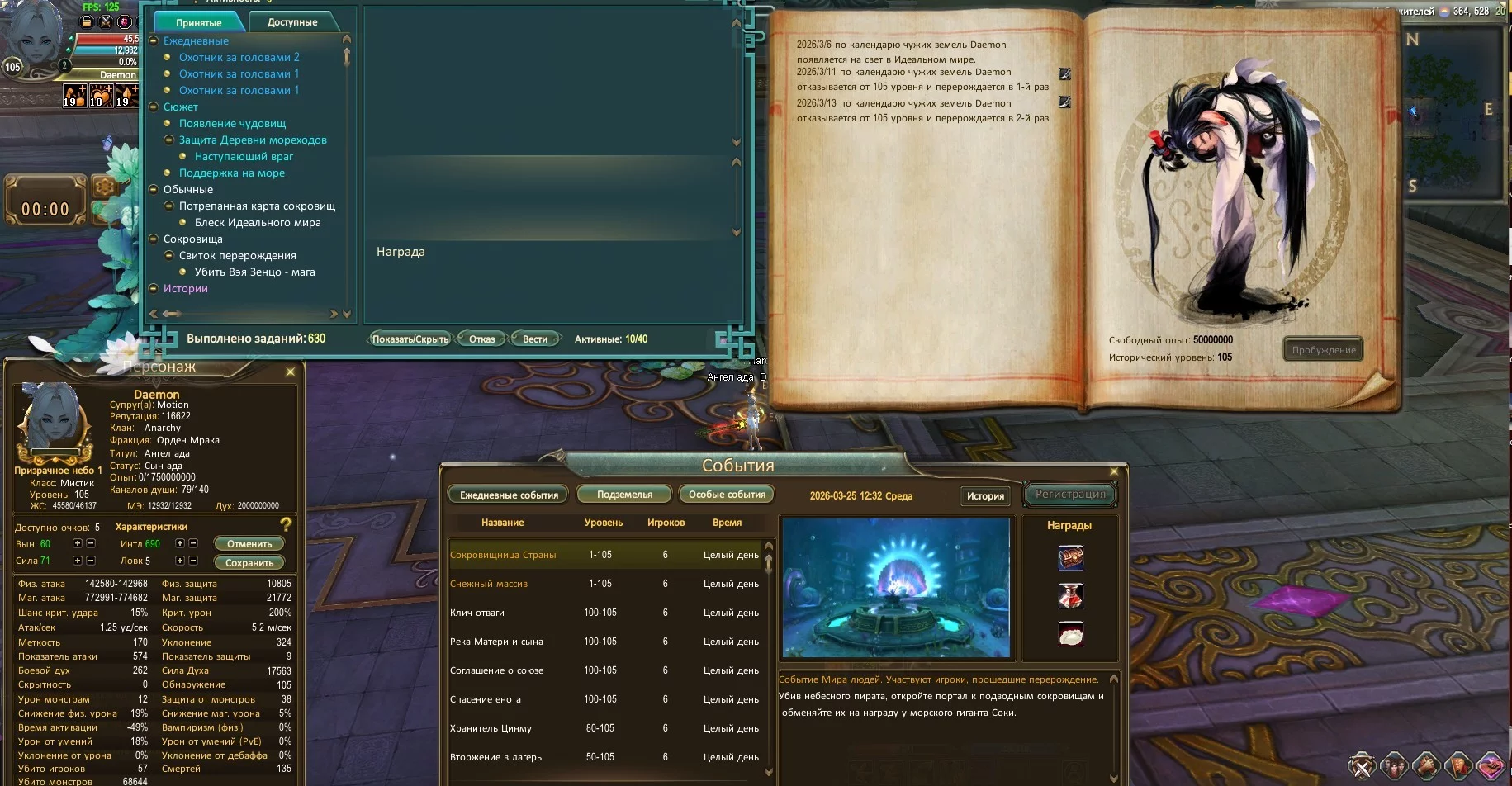Open the heart relationship event icon bottom-right
Viewport: 1512px width, 786px height.
point(1491,765)
